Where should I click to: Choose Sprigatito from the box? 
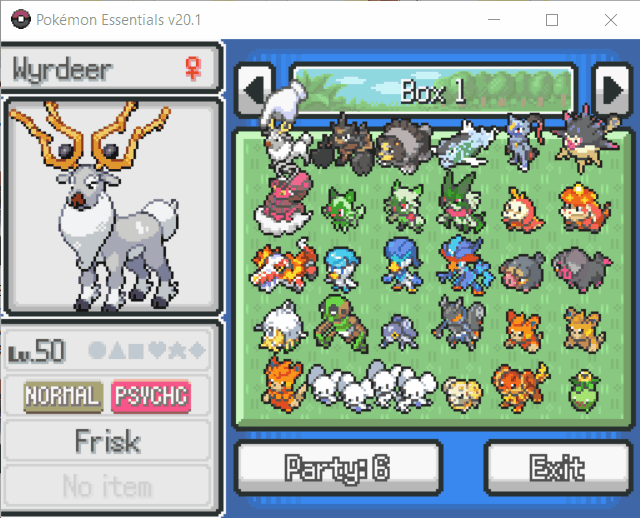pyautogui.click(x=342, y=206)
